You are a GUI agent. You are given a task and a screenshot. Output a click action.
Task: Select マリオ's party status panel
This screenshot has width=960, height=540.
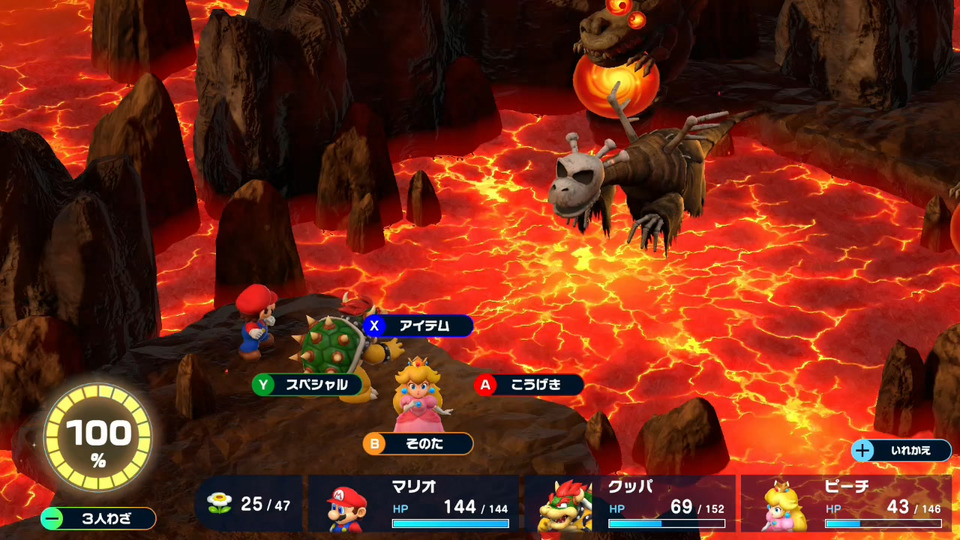point(415,503)
